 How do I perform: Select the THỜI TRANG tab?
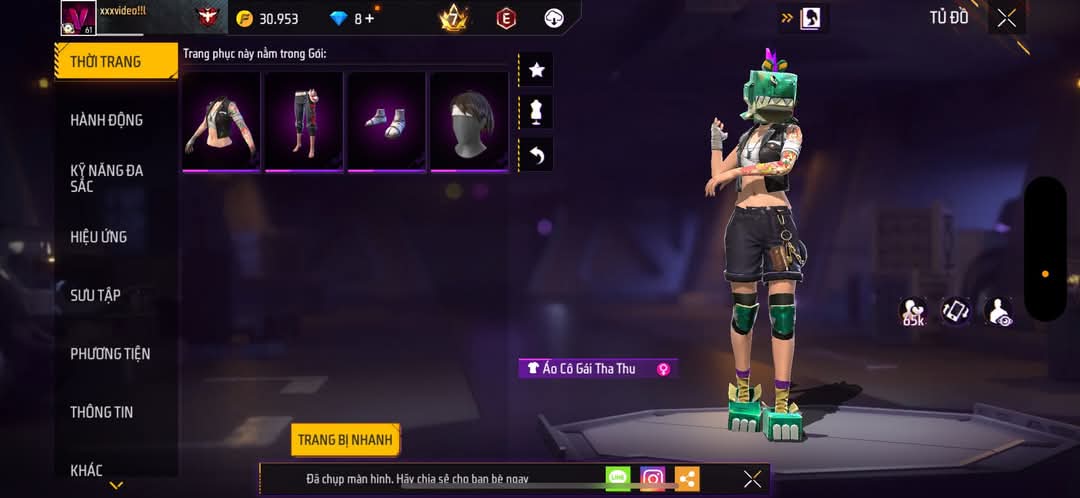click(x=106, y=62)
